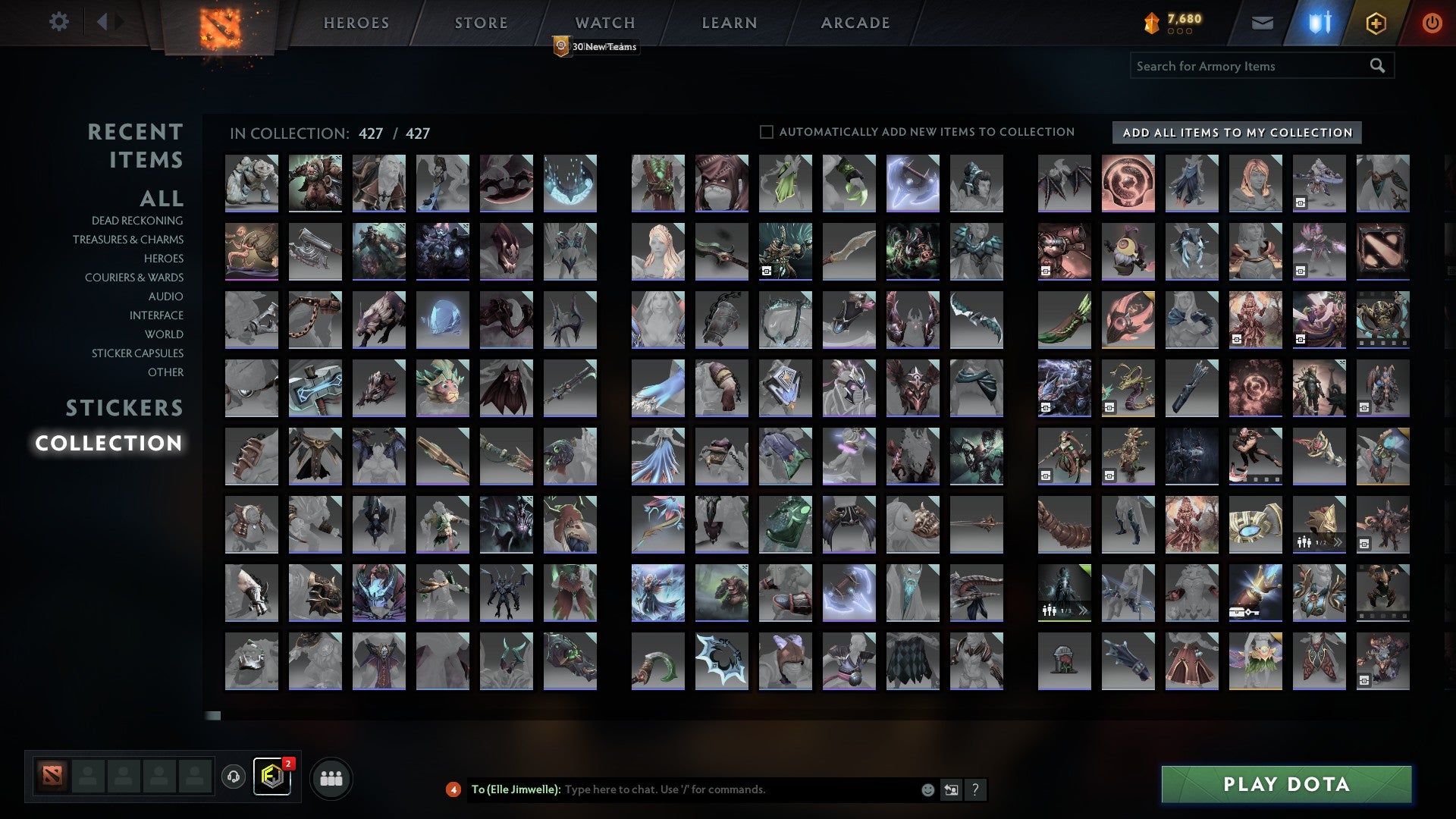Click the blue armory shield and sword icon
The image size is (1456, 819).
[1319, 23]
